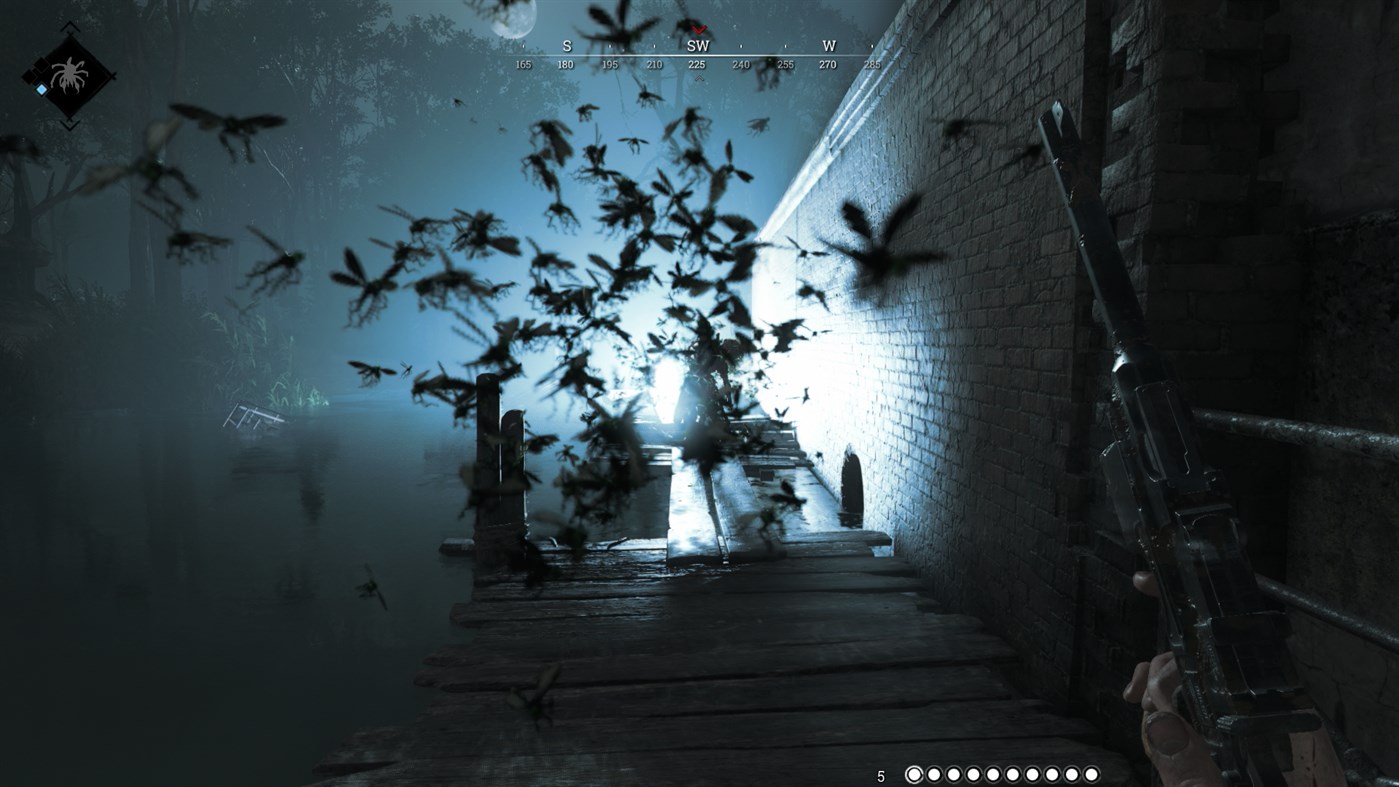Viewport: 1399px width, 787px height.
Task: Select the spider boss objective icon
Action: point(70,72)
